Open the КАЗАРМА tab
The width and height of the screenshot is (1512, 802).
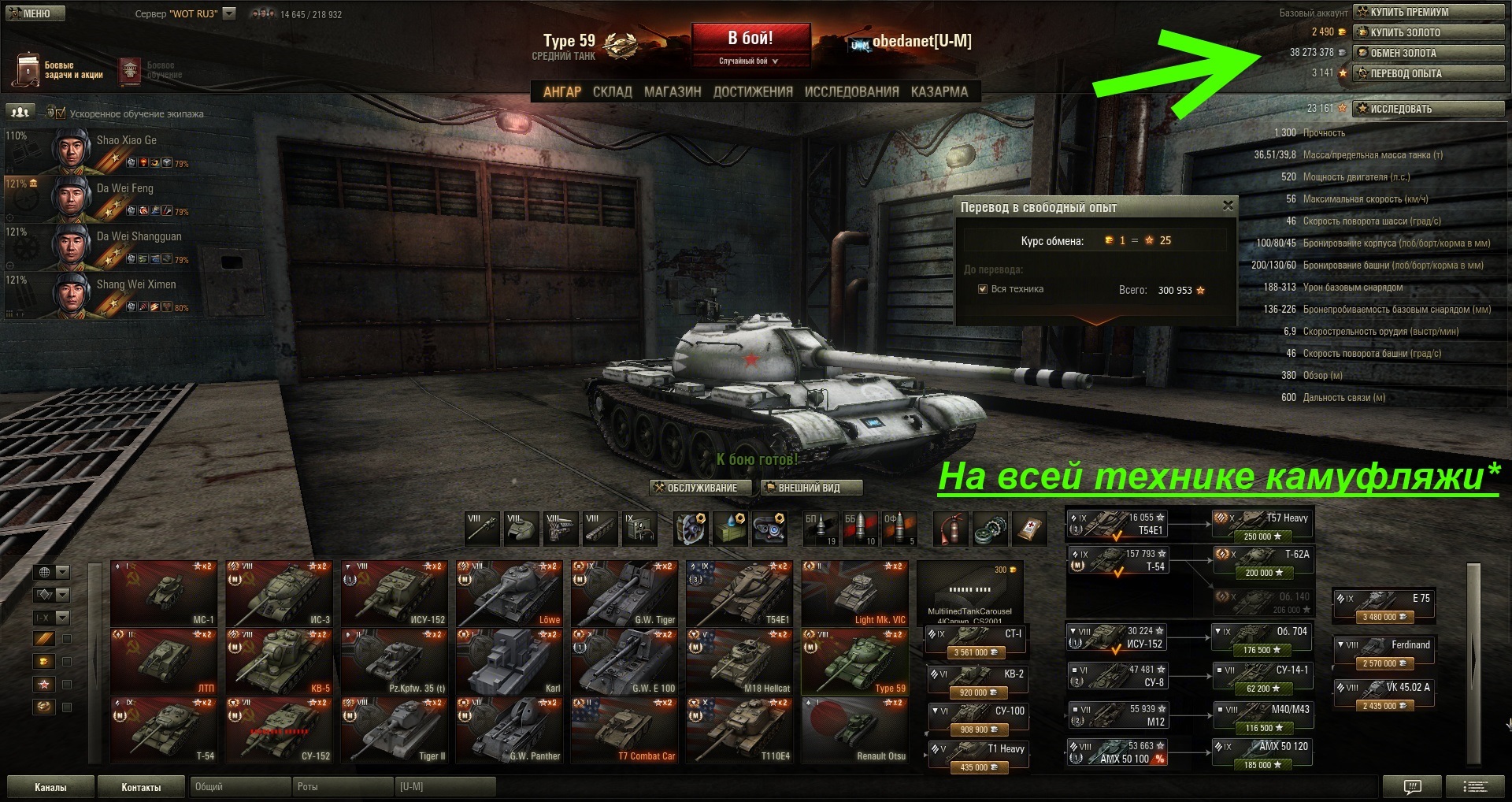[939, 91]
